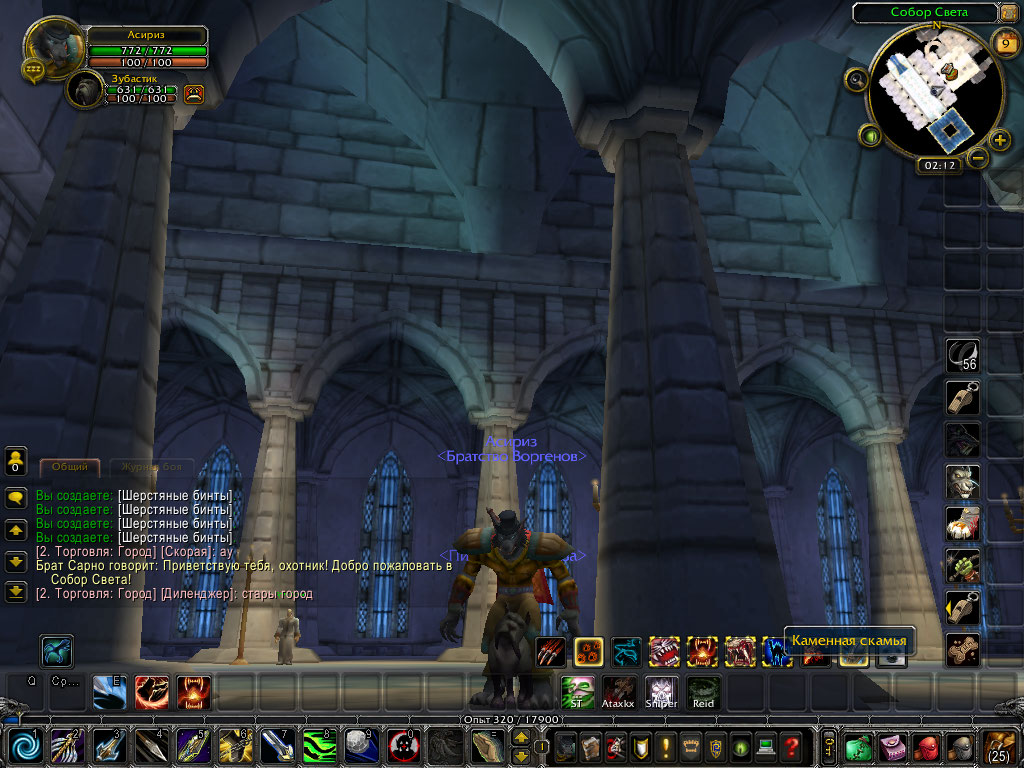Use the blue swirl ability in slot 1
Viewport: 1024px width, 768px height.
tap(26, 745)
